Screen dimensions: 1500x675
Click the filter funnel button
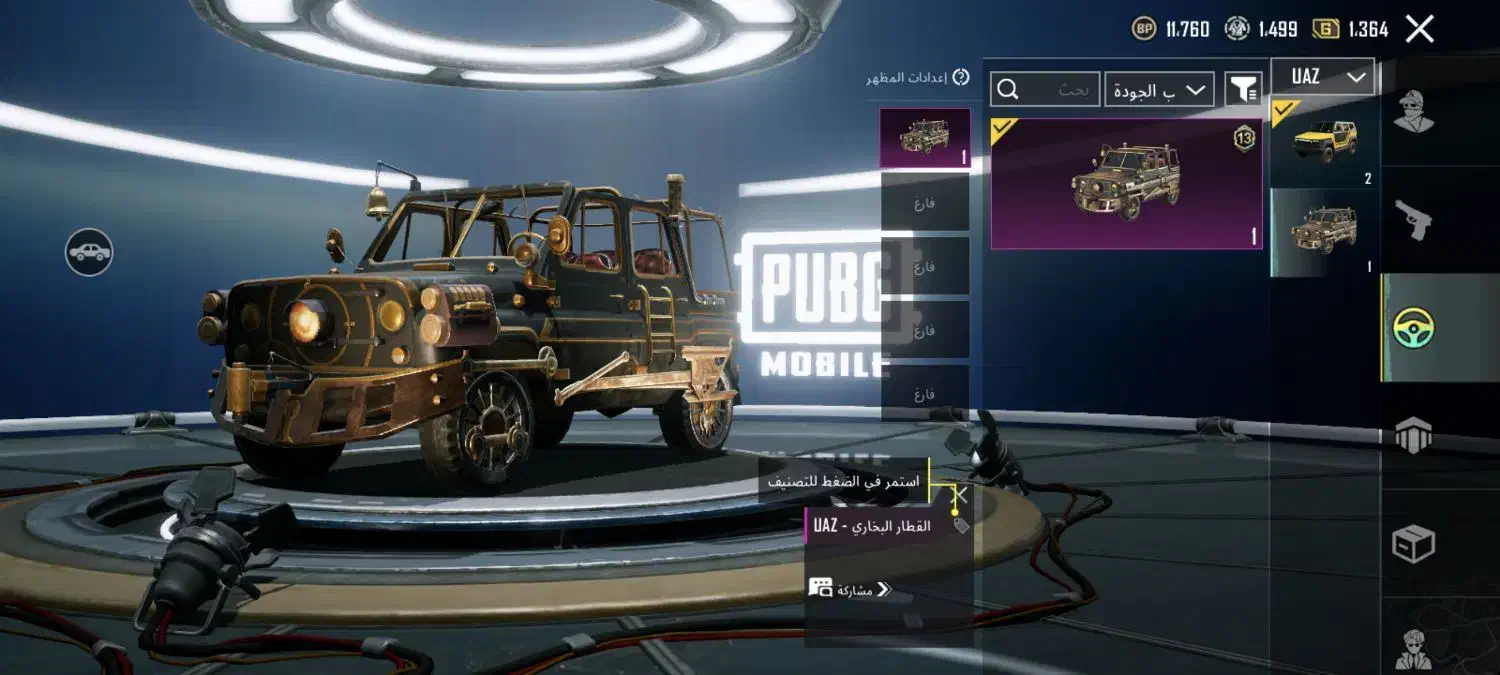[x=1243, y=90]
